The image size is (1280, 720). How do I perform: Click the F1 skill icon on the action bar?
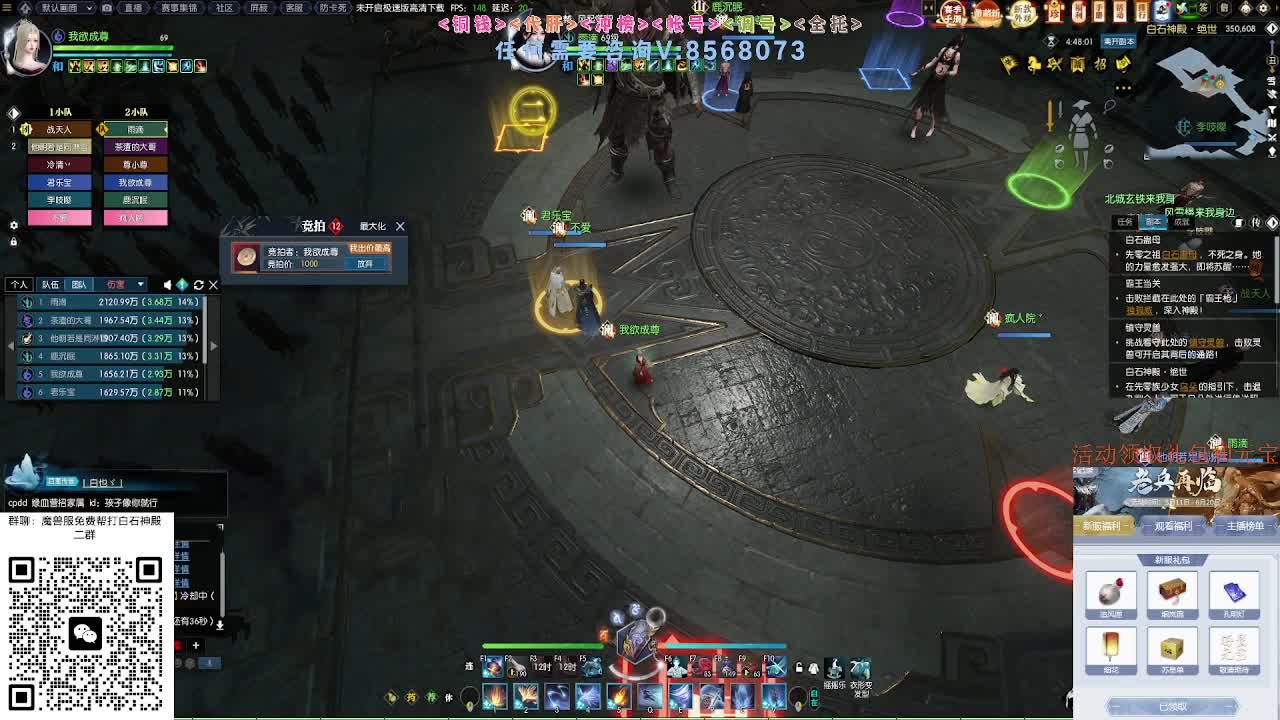coord(492,666)
